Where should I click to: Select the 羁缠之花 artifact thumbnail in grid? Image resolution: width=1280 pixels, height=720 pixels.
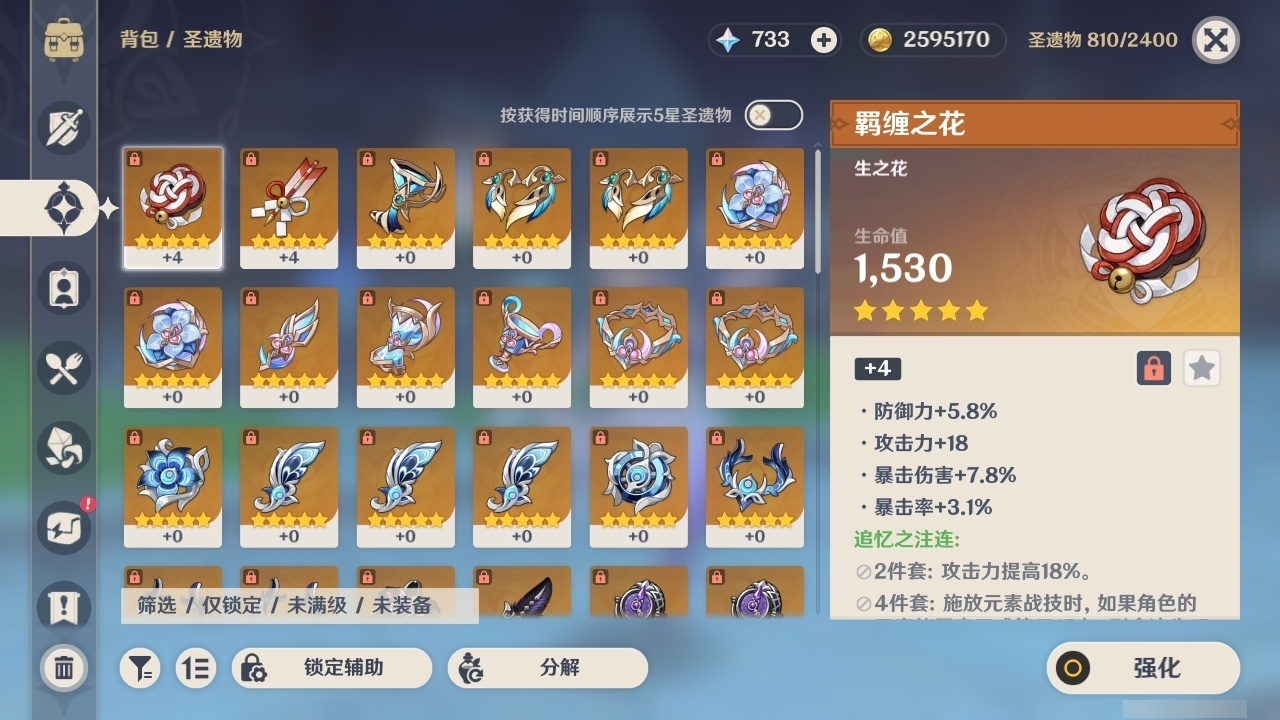pos(172,207)
